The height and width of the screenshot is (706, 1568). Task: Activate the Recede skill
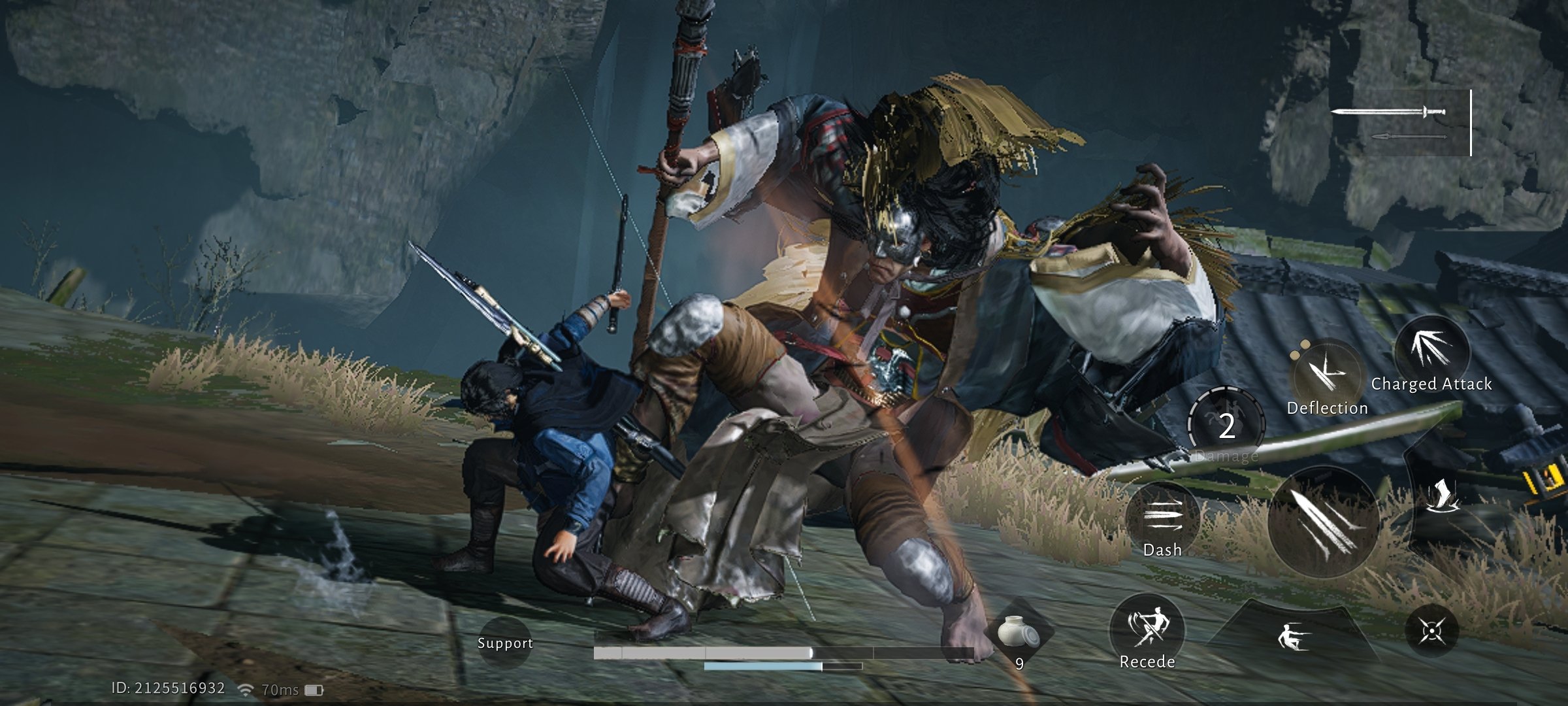[x=1147, y=630]
